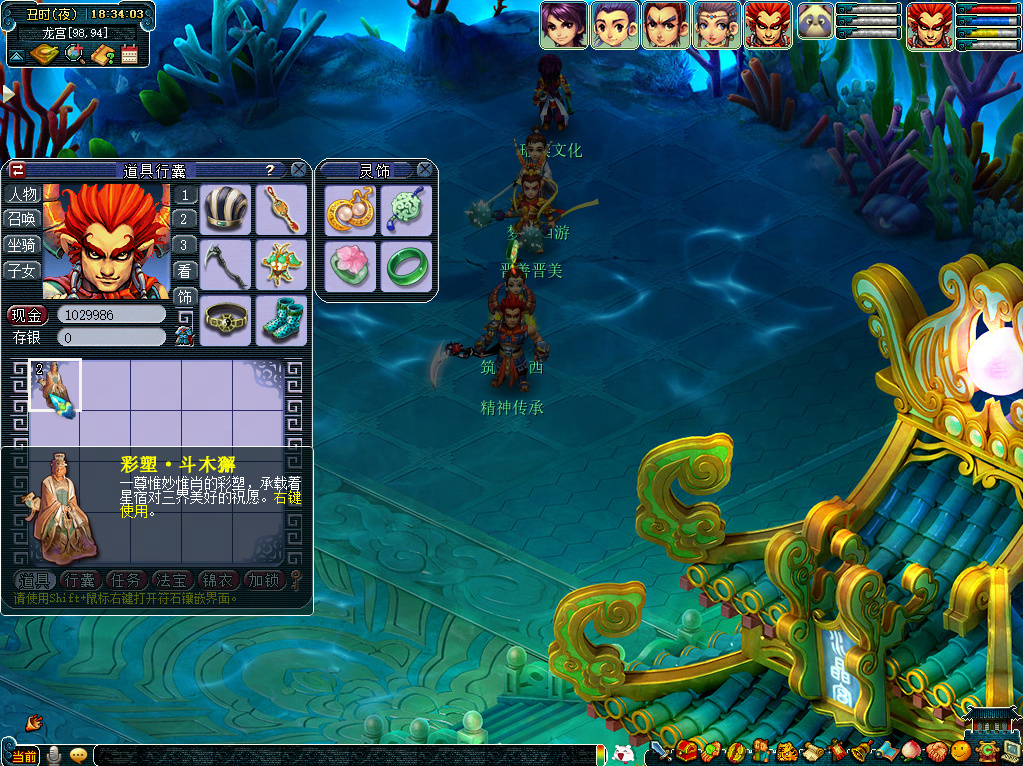Close the 灵饰 accessories panel
The height and width of the screenshot is (766, 1023).
point(425,170)
